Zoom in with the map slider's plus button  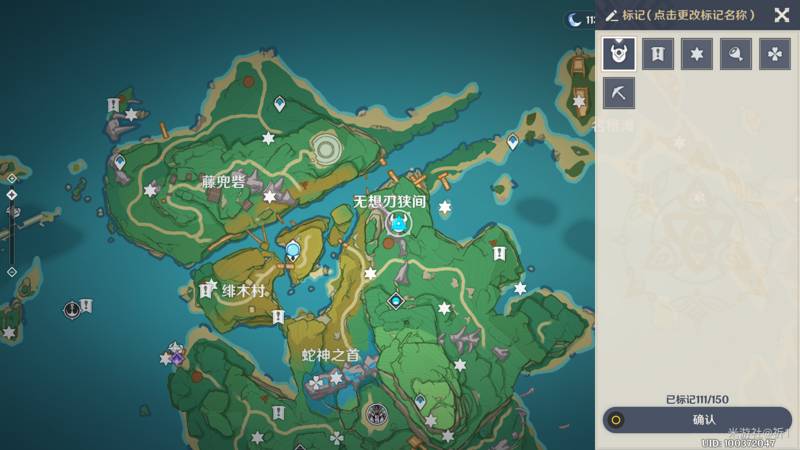(12, 179)
